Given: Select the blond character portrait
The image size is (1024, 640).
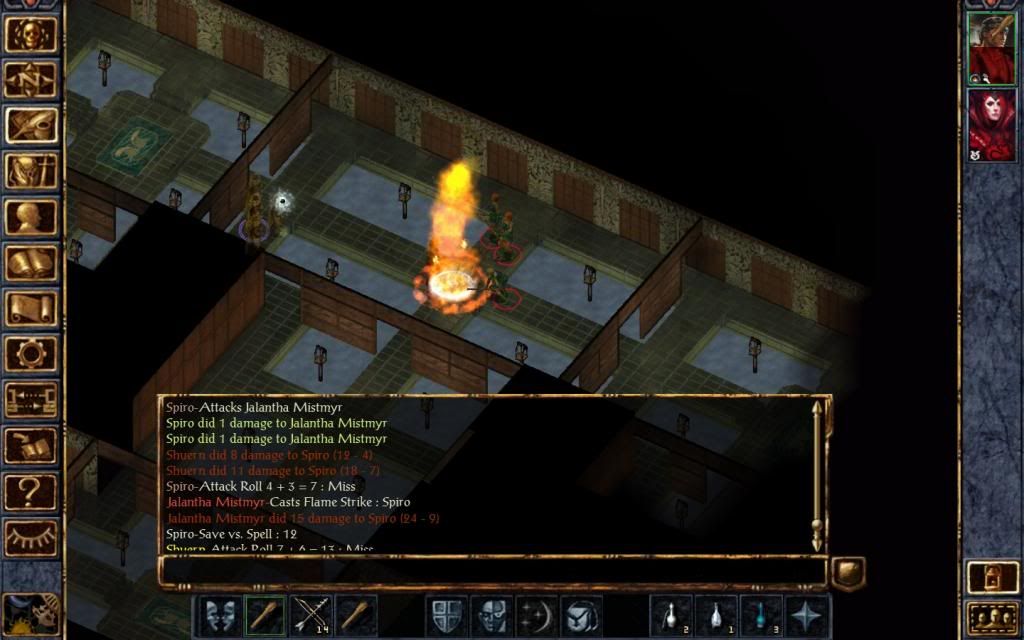Looking at the screenshot, I should point(990,48).
